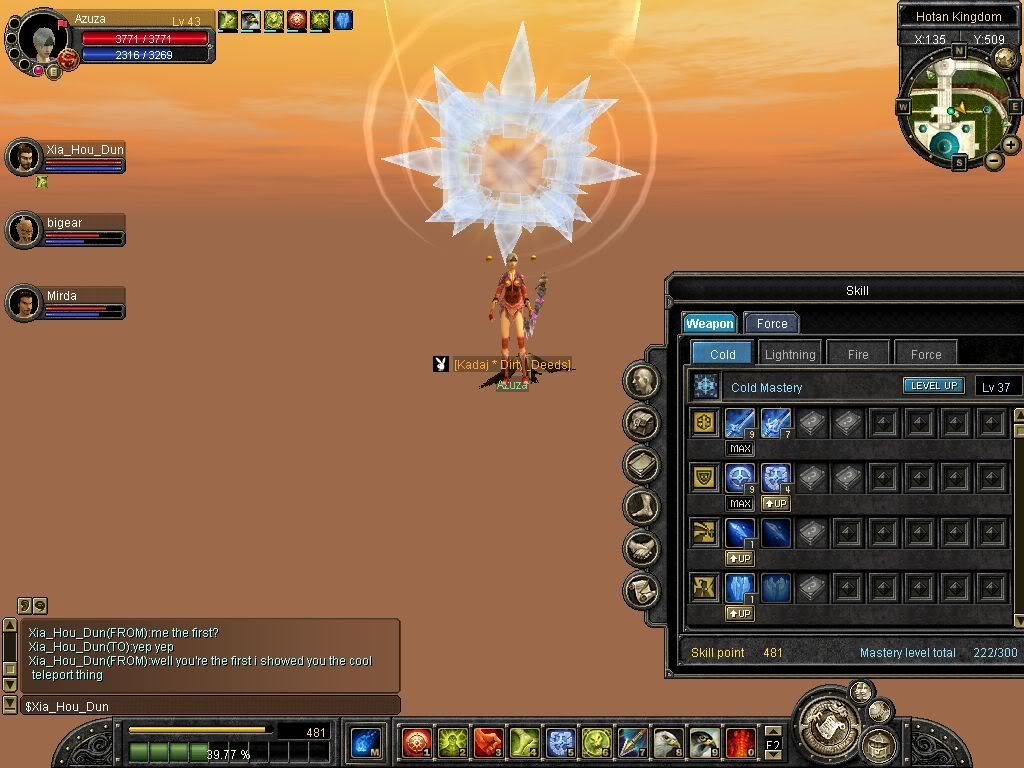Open the Fire mastery tab
This screenshot has width=1024, height=768.
[x=858, y=354]
